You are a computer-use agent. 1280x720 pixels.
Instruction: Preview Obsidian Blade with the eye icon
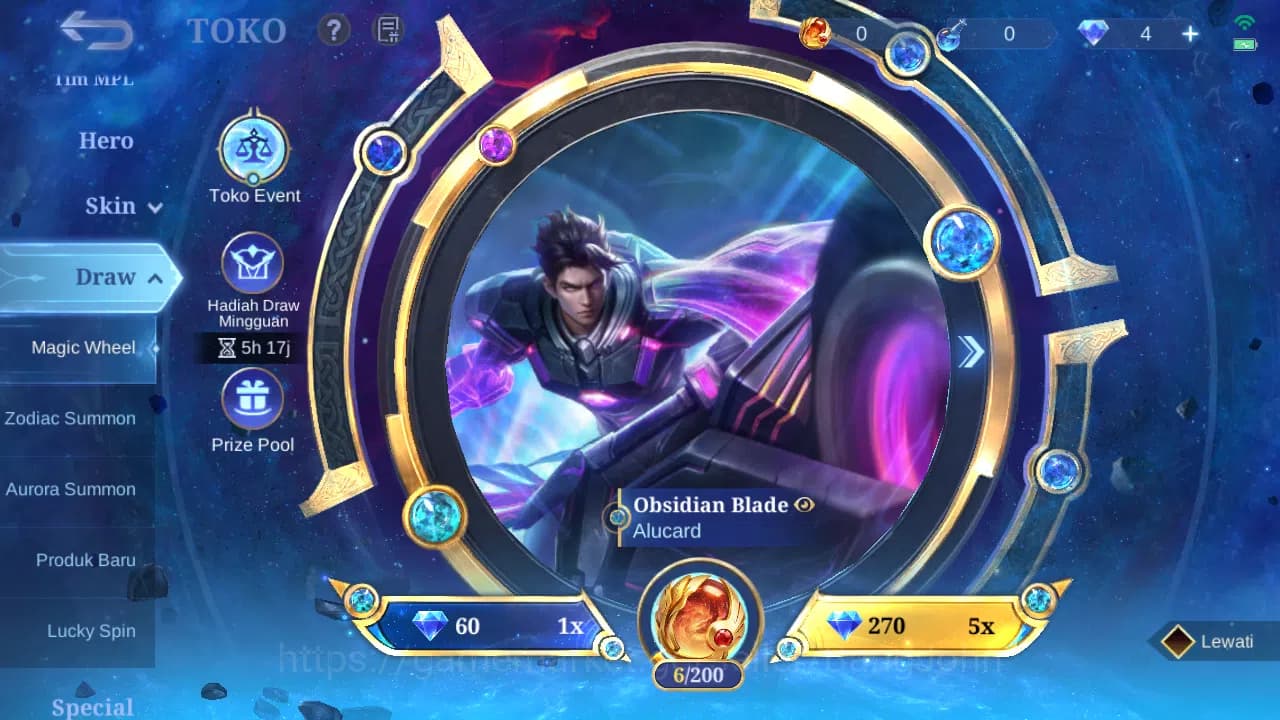(804, 505)
